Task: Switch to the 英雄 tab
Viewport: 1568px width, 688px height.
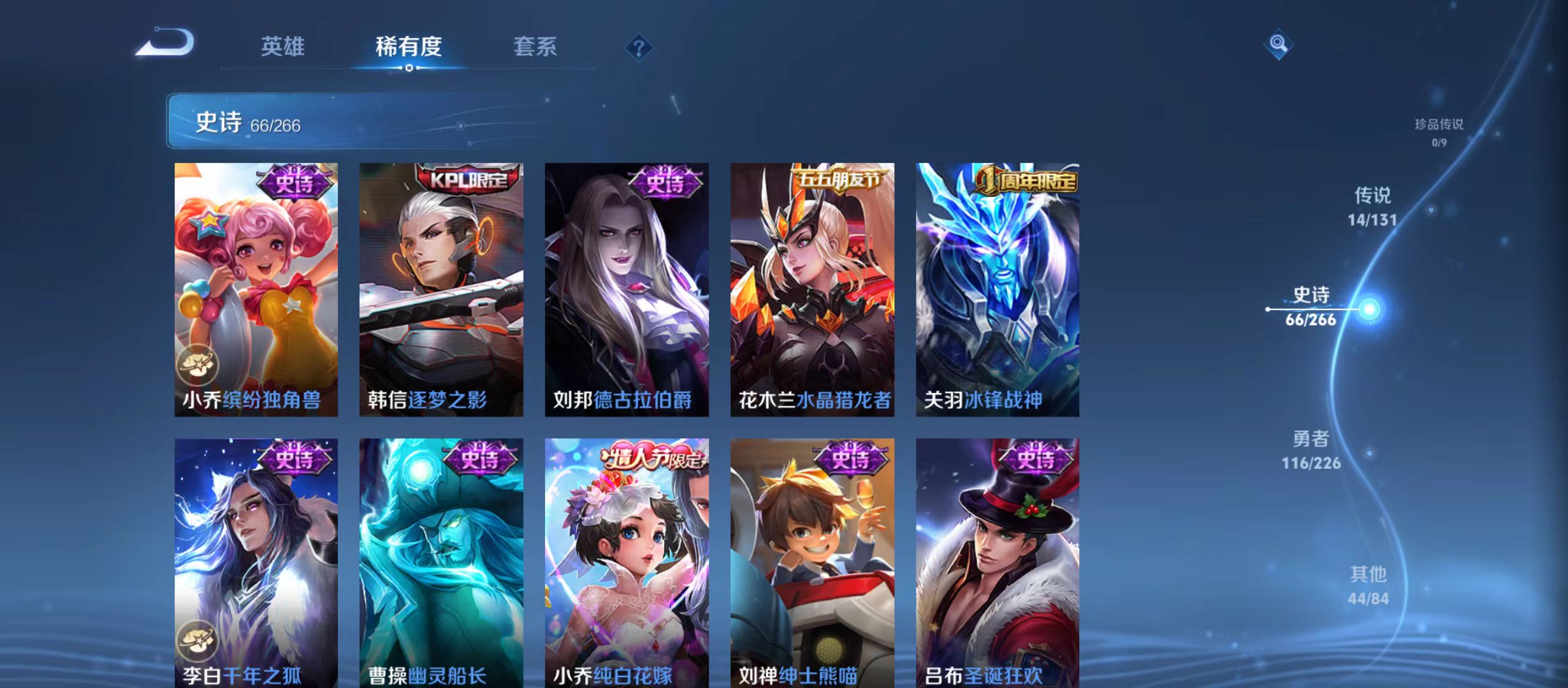Action: pos(282,46)
